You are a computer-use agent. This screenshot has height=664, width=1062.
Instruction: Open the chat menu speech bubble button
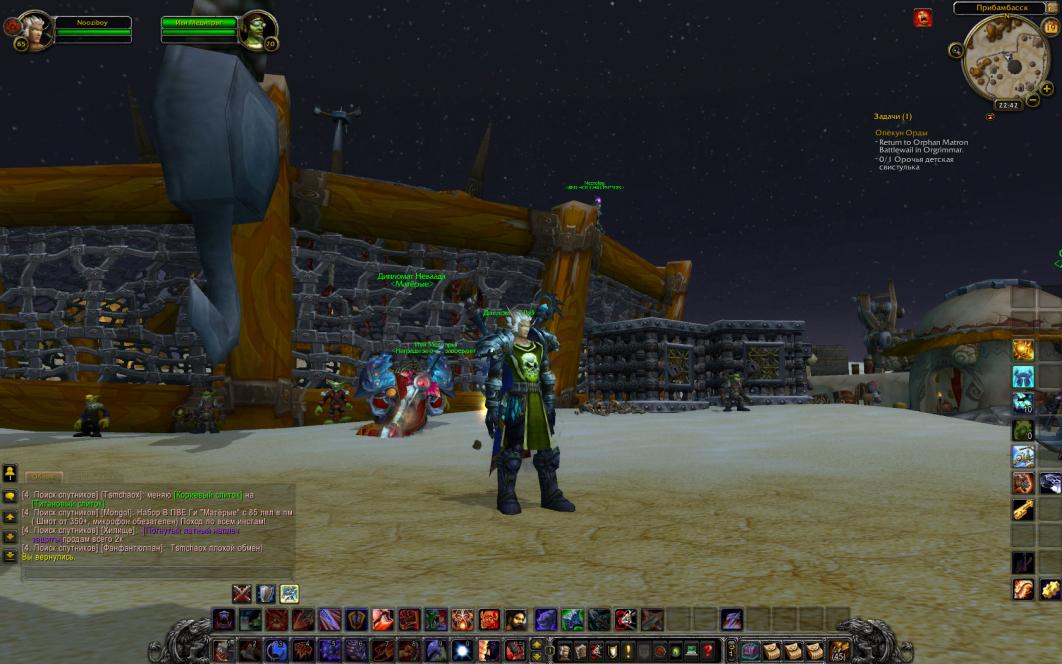click(x=9, y=496)
